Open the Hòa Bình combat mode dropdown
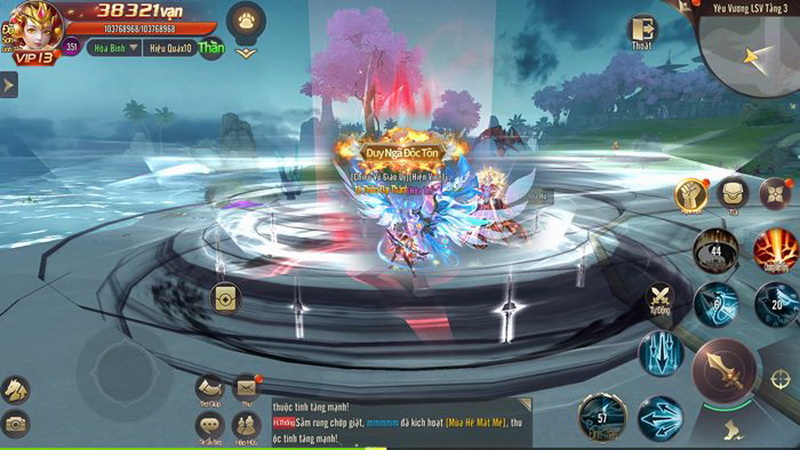The height and width of the screenshot is (450, 800). pos(114,47)
